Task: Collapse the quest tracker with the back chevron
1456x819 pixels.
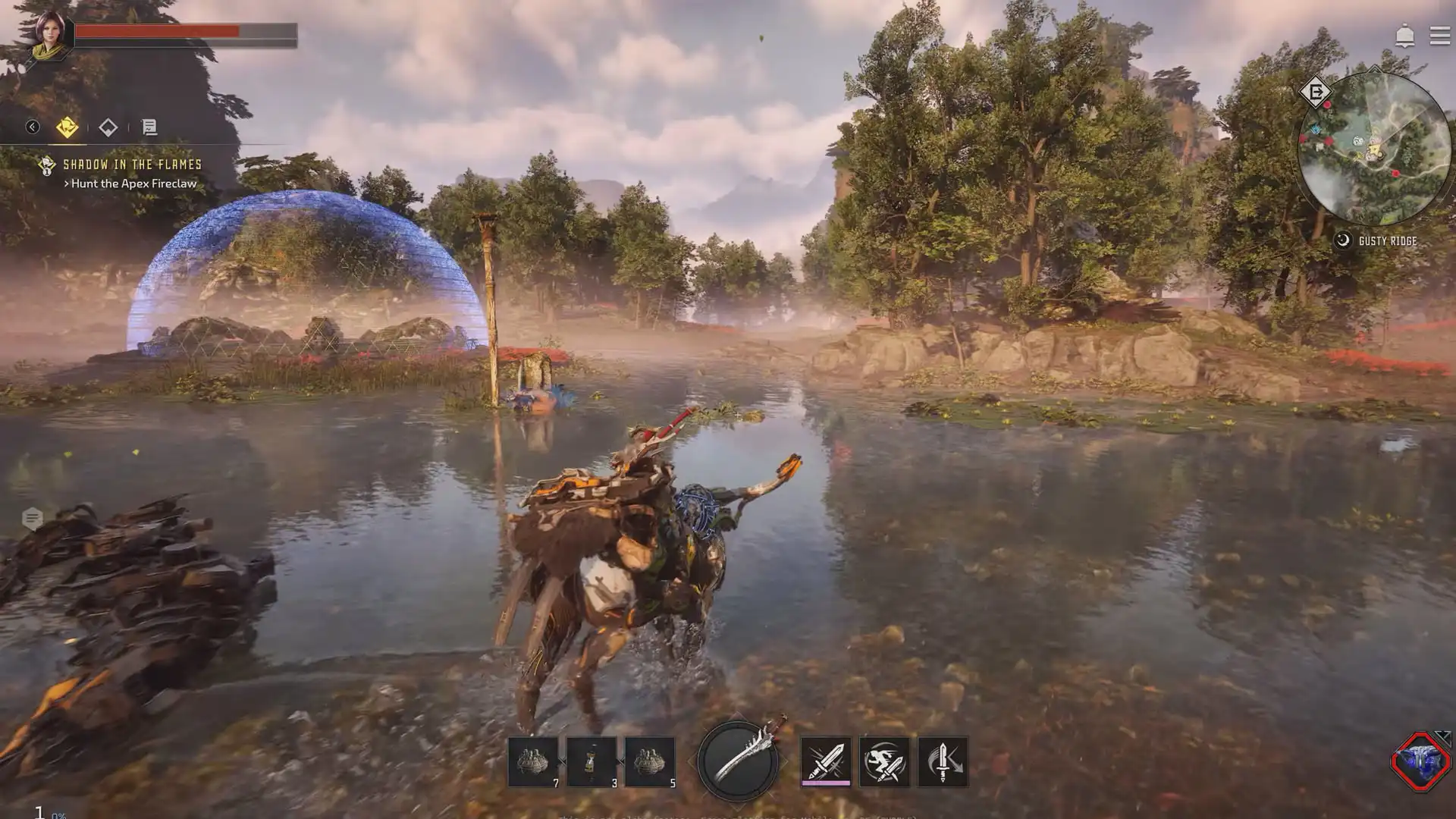Action: [32, 127]
